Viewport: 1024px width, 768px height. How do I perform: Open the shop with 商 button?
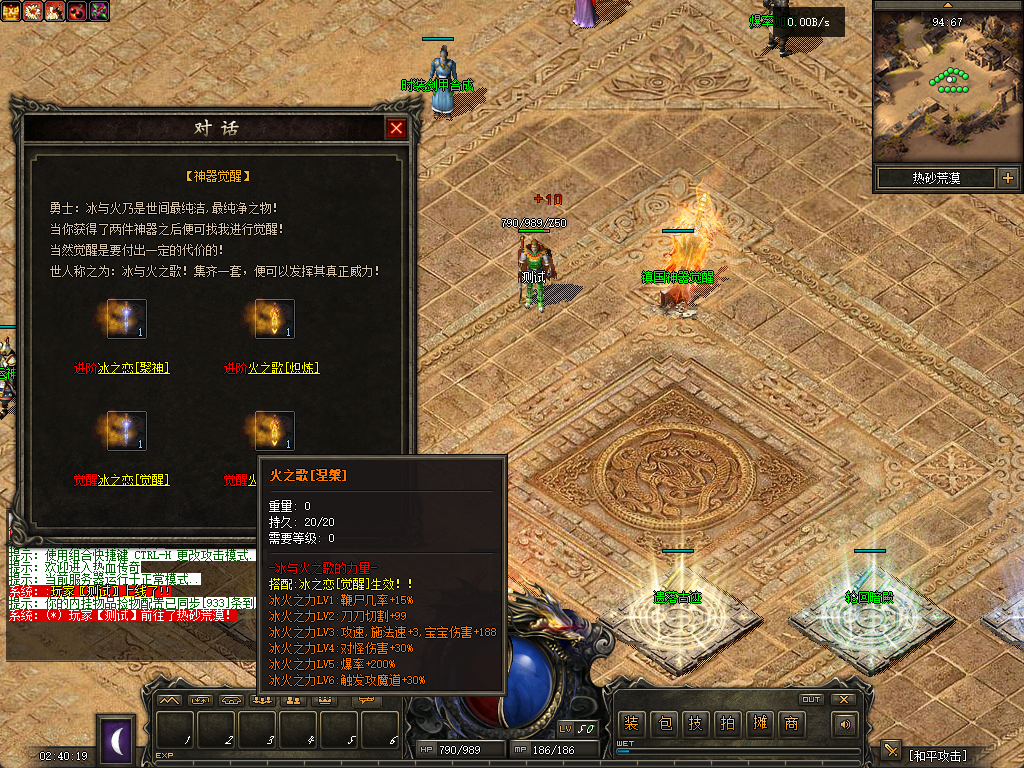[x=791, y=724]
